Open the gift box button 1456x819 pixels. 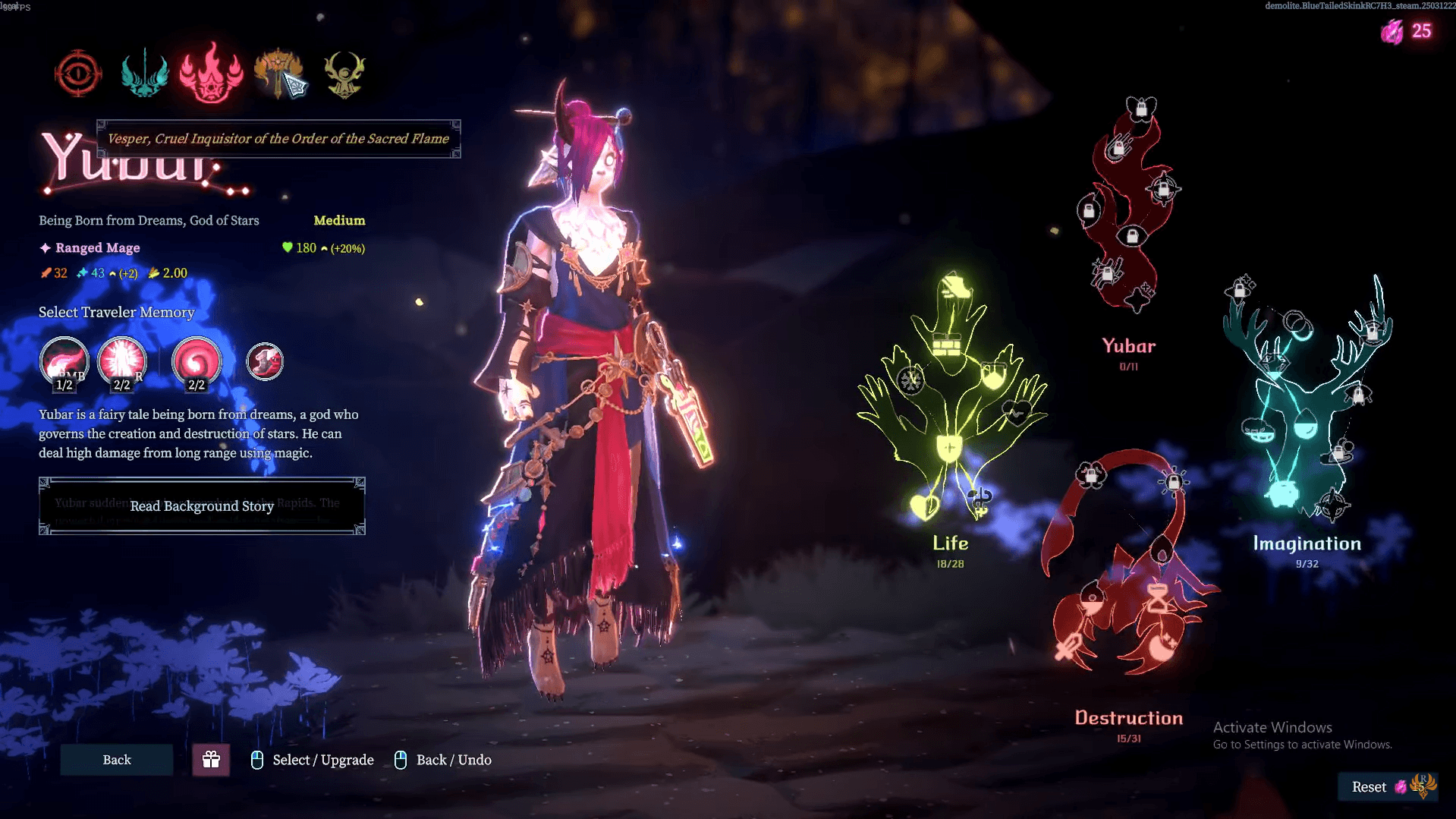click(x=211, y=760)
